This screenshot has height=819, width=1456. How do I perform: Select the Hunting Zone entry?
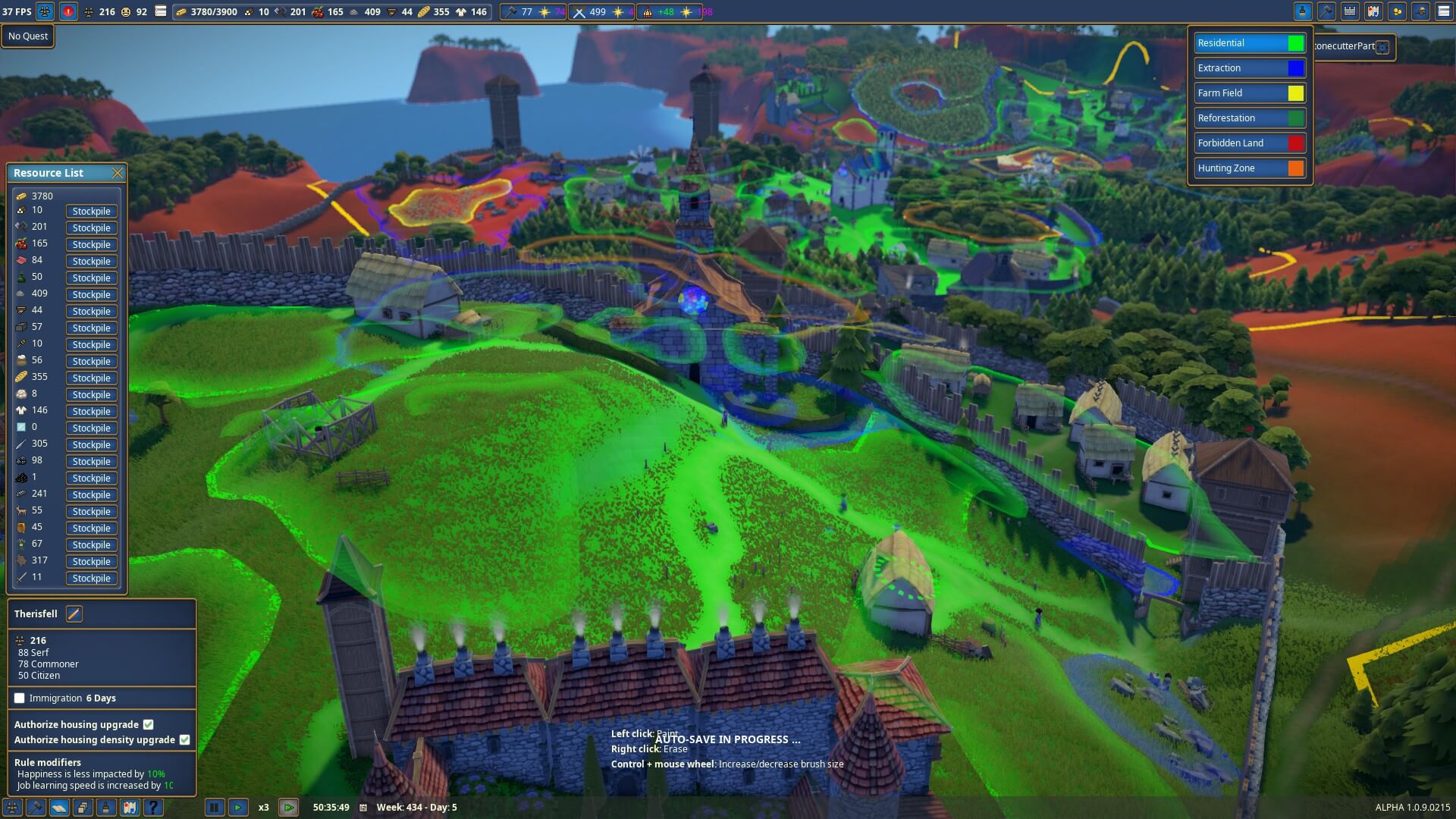(1250, 168)
